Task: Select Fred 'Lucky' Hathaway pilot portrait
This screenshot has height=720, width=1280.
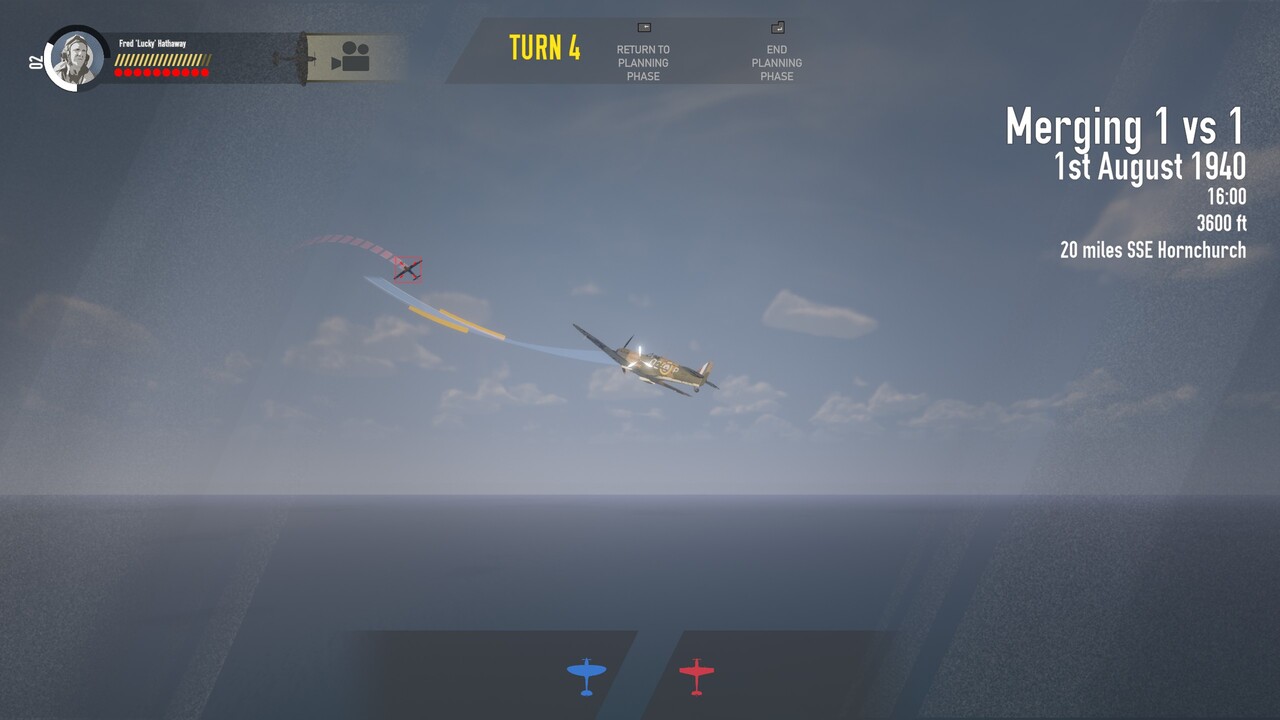Action: 76,58
